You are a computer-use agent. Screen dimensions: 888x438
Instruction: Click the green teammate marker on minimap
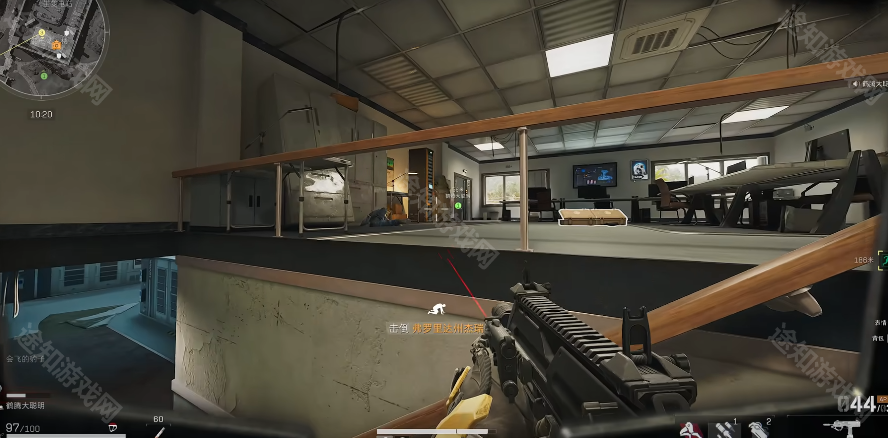click(45, 75)
